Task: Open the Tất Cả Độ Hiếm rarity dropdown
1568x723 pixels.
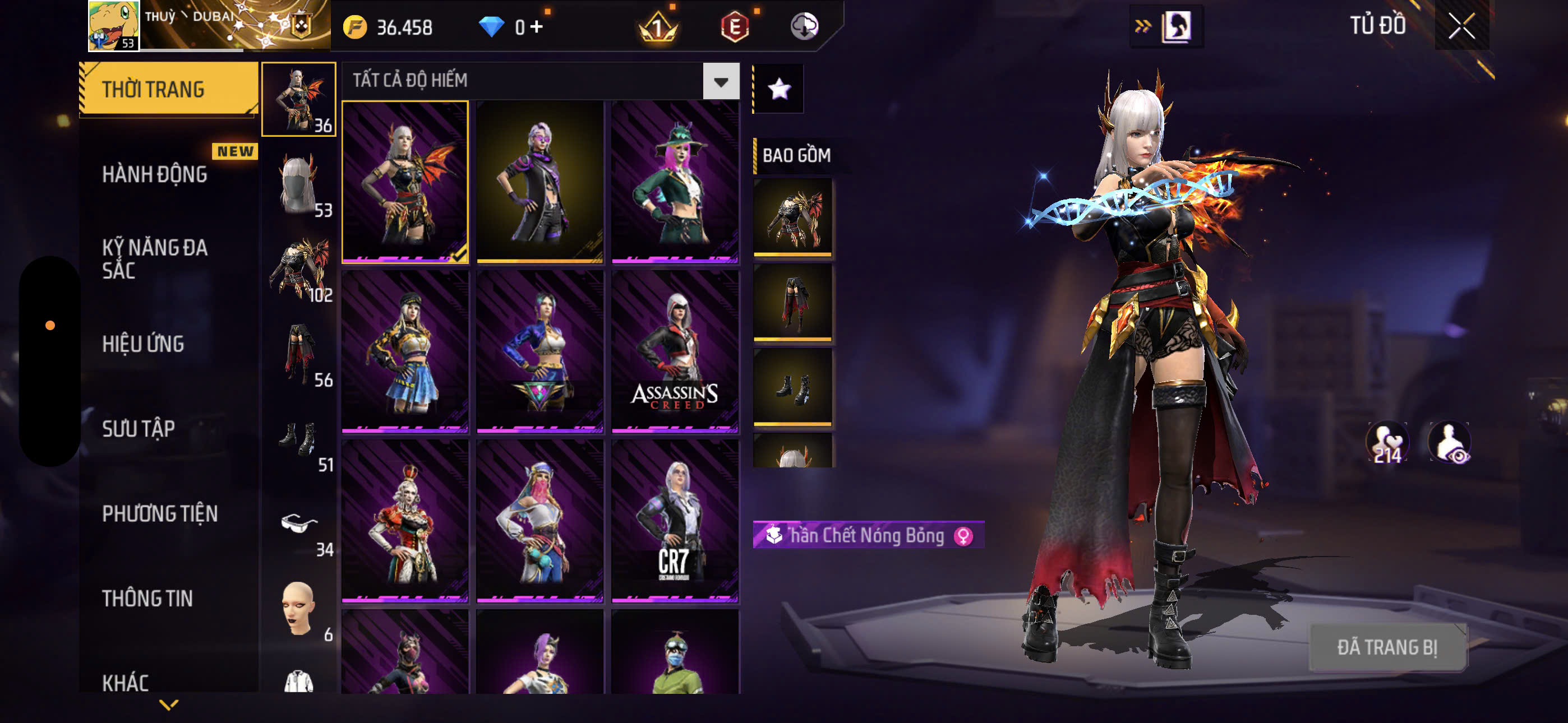Action: point(721,81)
